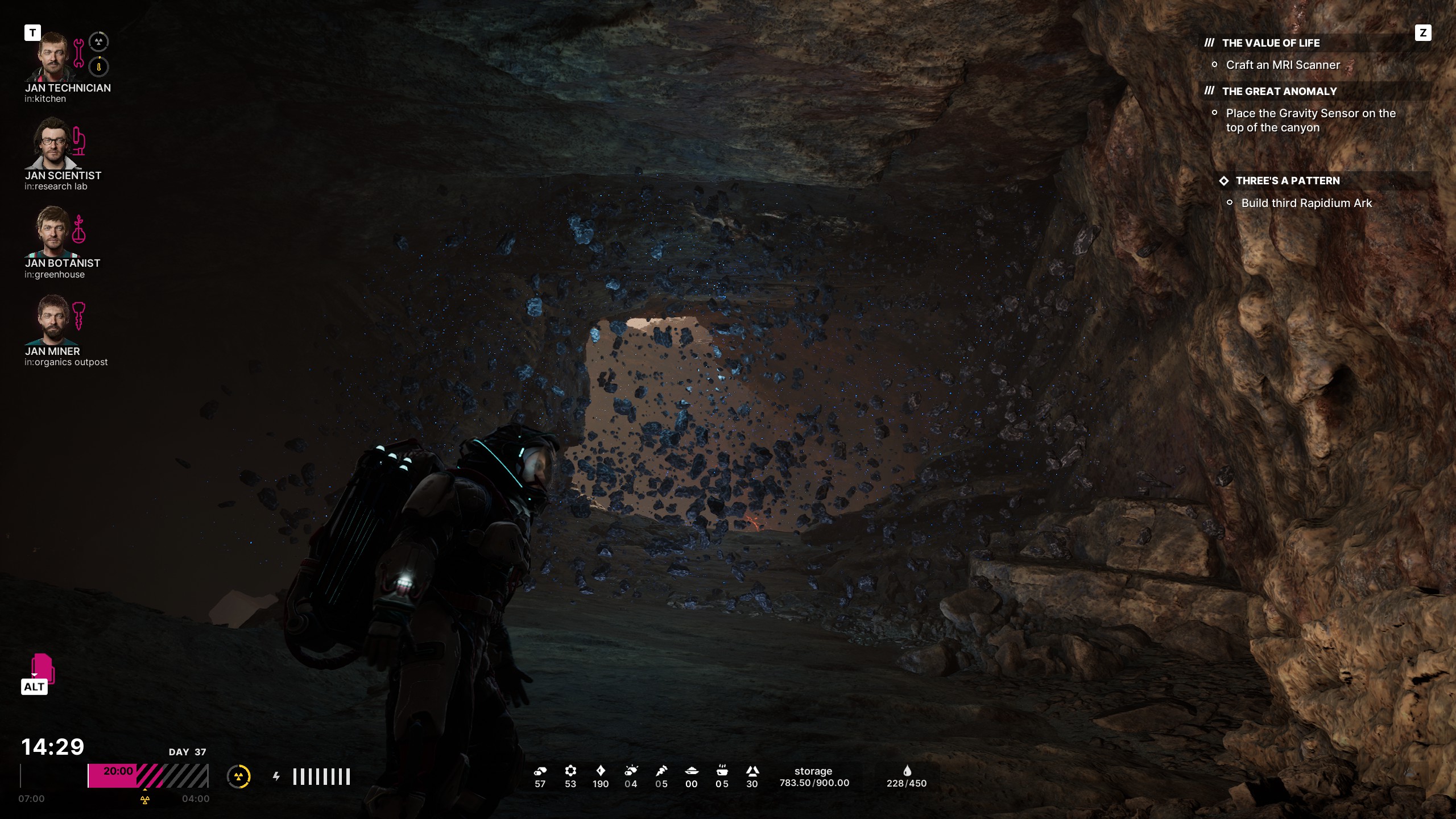
Task: Select Jan Scientist's portrait
Action: [x=52, y=144]
